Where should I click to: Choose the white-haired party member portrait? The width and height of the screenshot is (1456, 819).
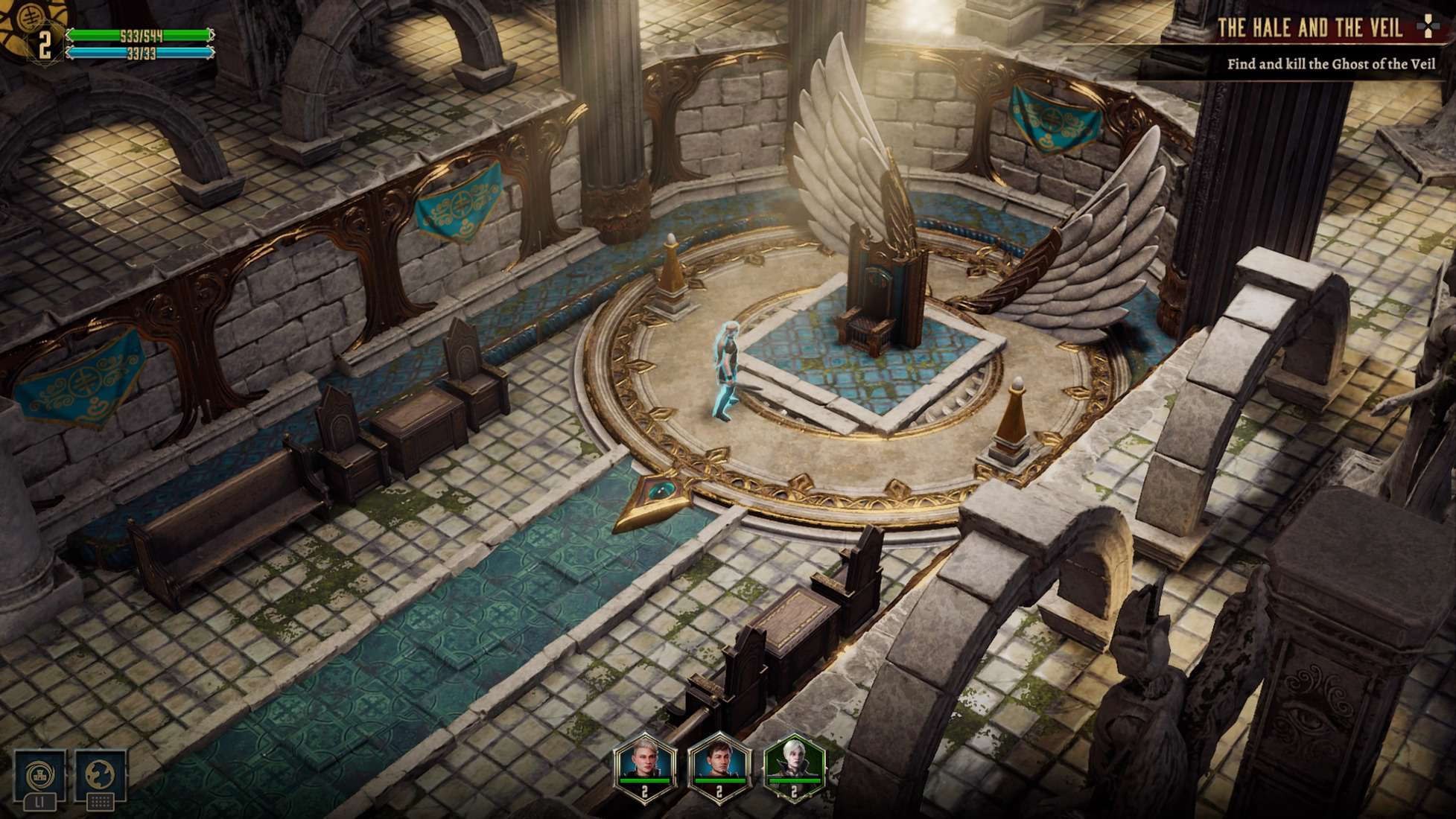click(794, 765)
